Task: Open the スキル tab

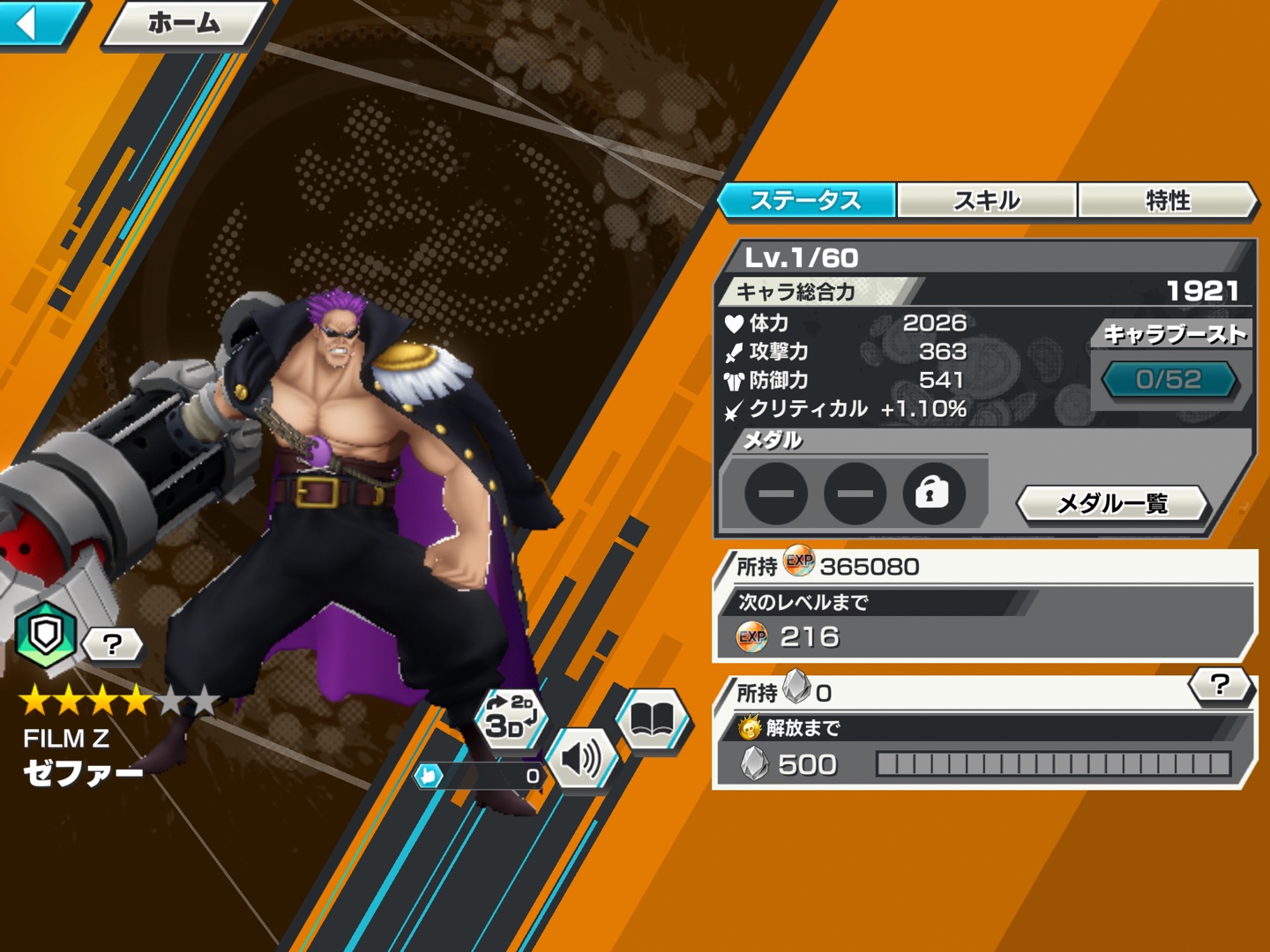Action: (987, 200)
